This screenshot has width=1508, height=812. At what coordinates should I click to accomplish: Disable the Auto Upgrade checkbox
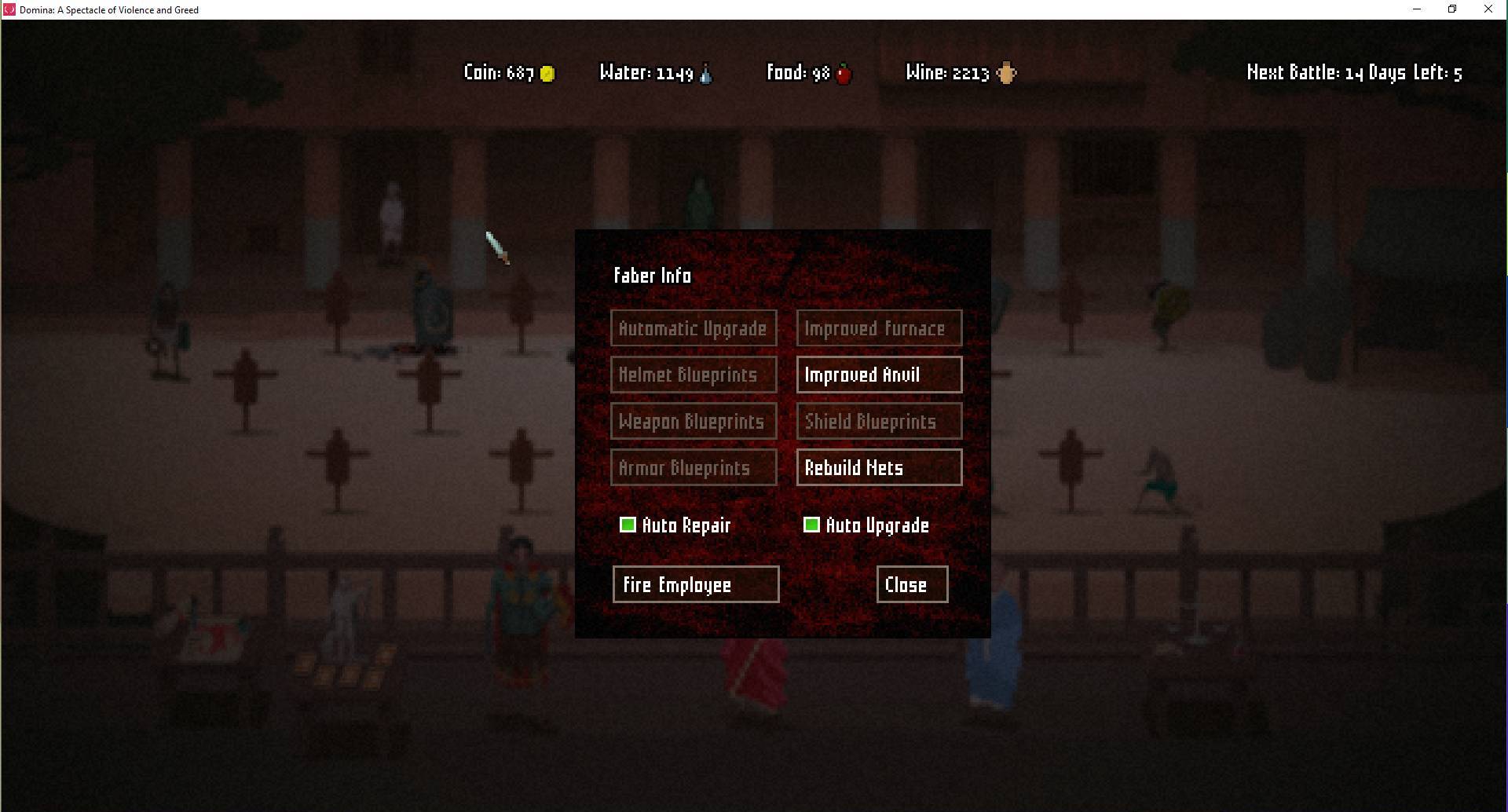point(812,525)
